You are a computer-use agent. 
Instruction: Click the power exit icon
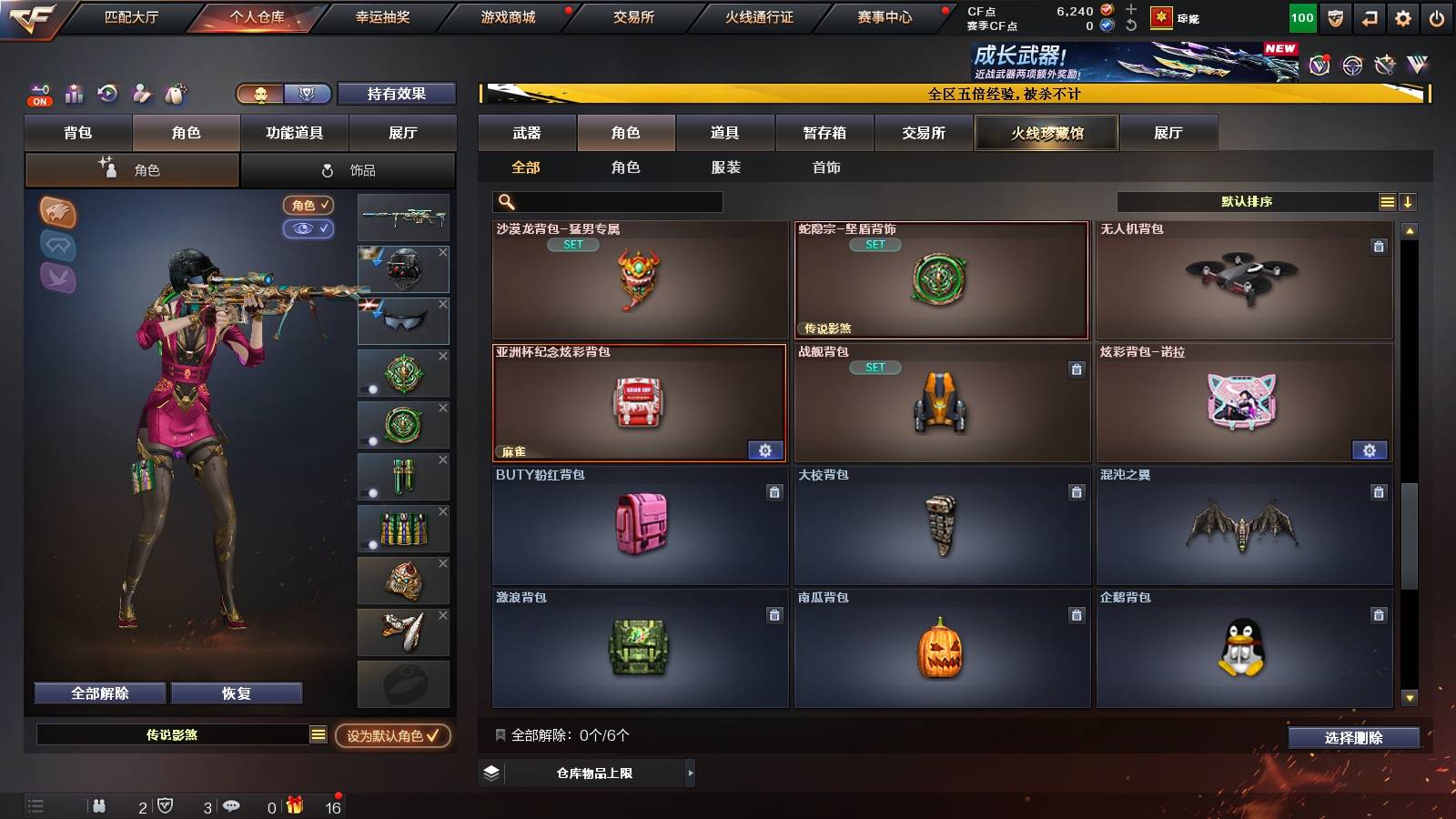[1436, 16]
